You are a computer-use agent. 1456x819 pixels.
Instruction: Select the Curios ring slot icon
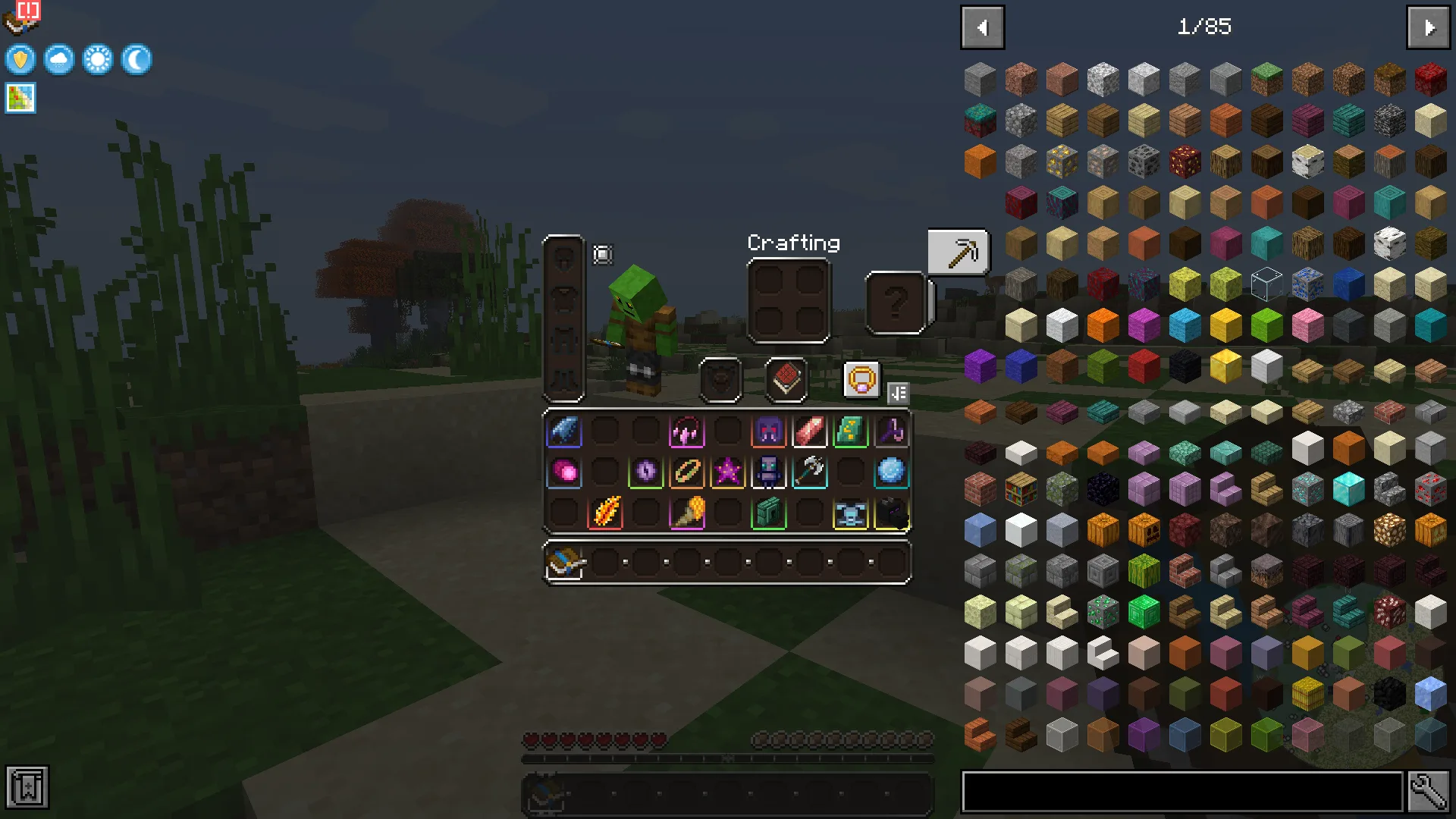tap(862, 381)
